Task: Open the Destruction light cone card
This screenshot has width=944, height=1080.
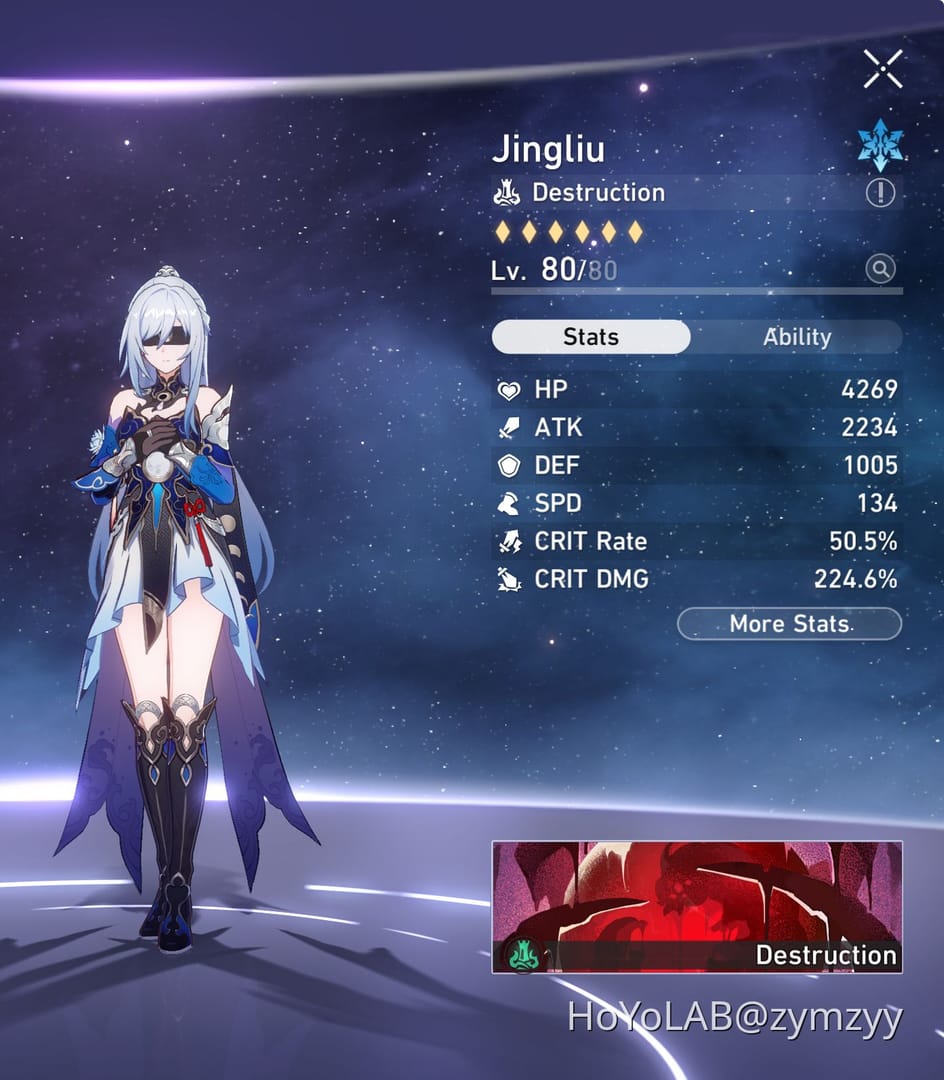Action: point(697,906)
